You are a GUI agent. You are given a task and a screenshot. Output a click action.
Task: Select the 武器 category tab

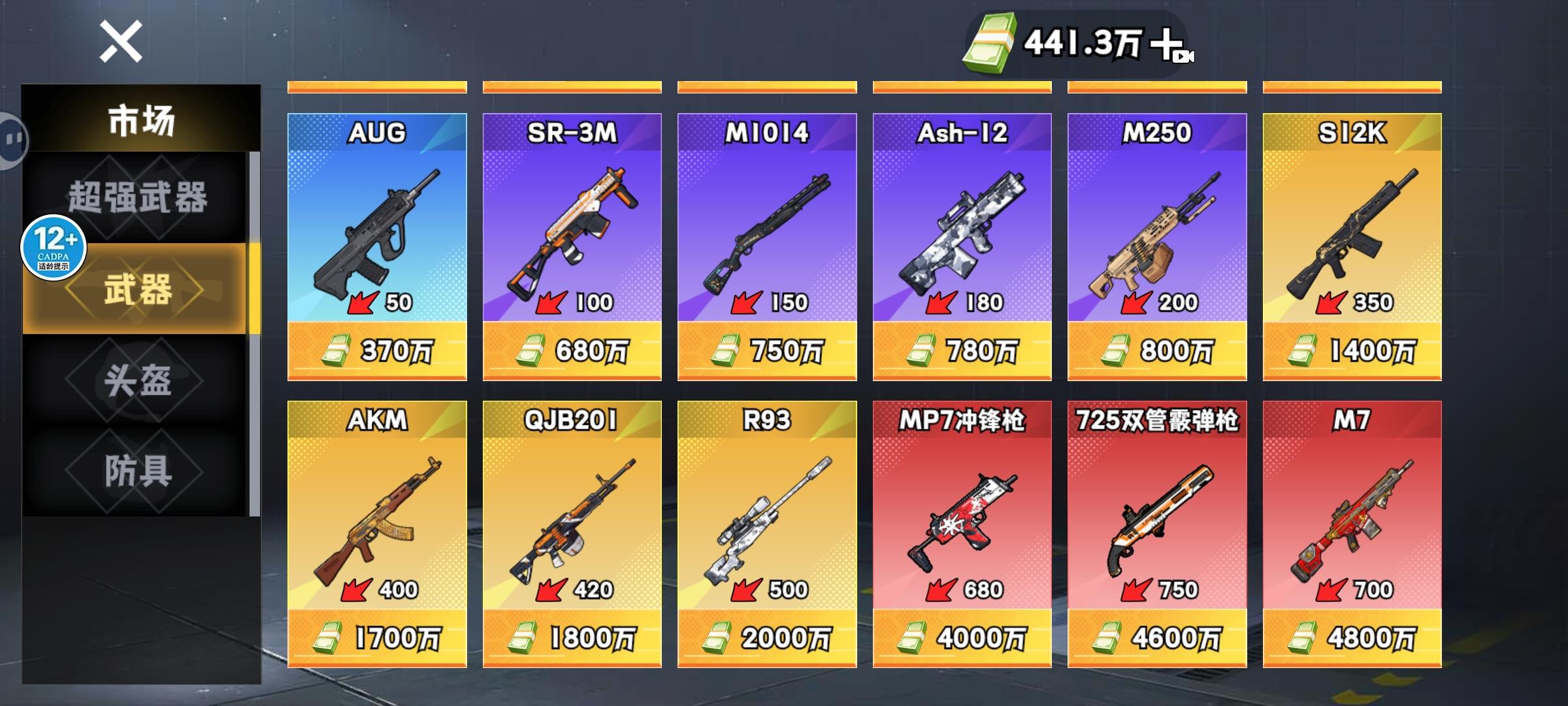[x=139, y=294]
